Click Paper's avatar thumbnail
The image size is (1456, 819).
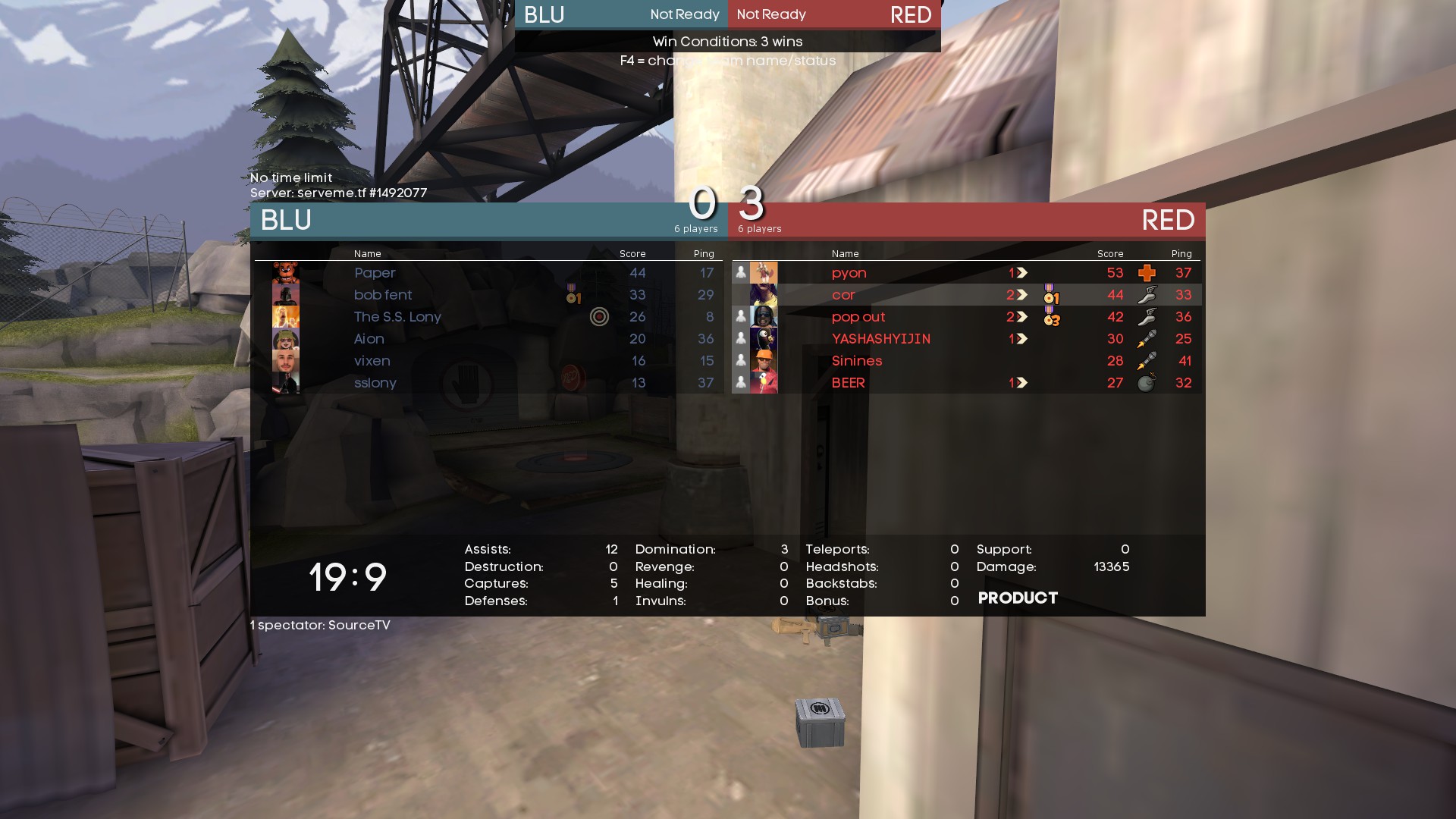click(x=286, y=273)
